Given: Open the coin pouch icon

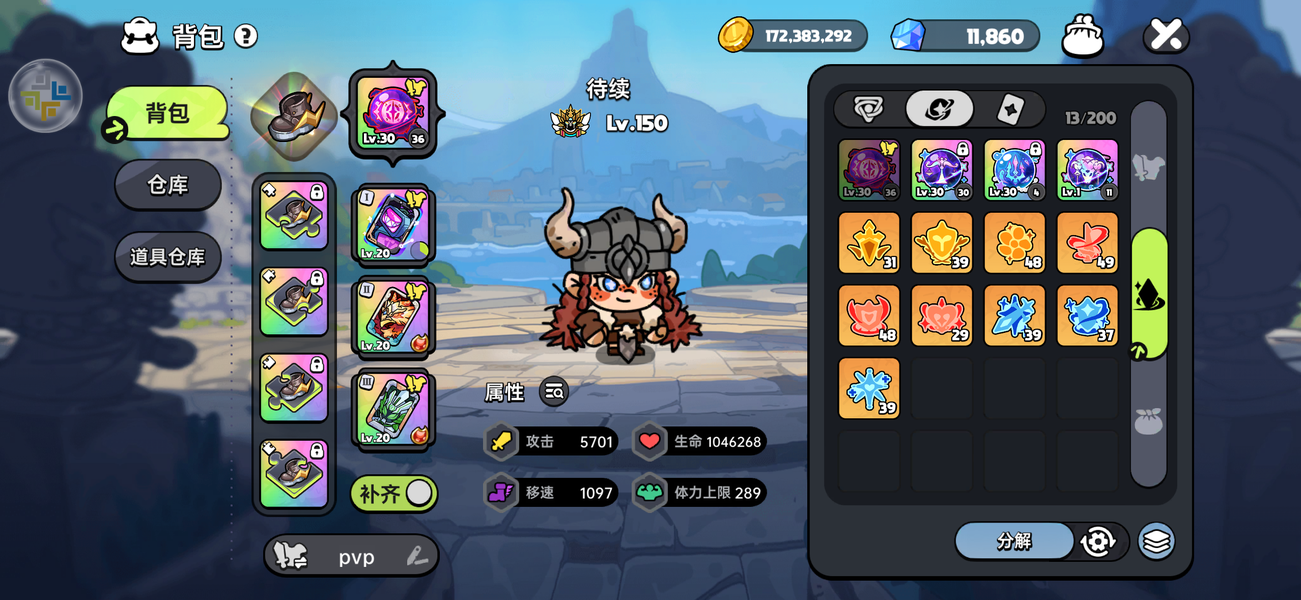Looking at the screenshot, I should pyautogui.click(x=1083, y=36).
